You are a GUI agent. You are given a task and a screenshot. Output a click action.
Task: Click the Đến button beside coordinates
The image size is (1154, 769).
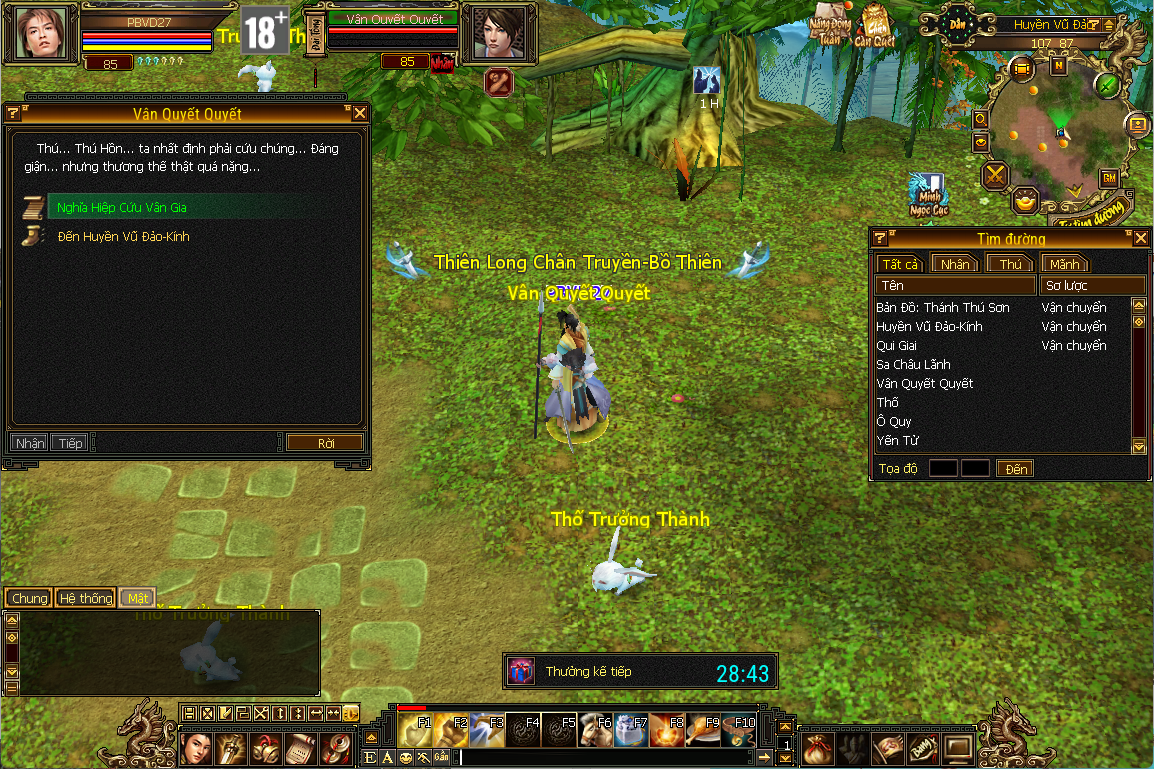[1016, 469]
